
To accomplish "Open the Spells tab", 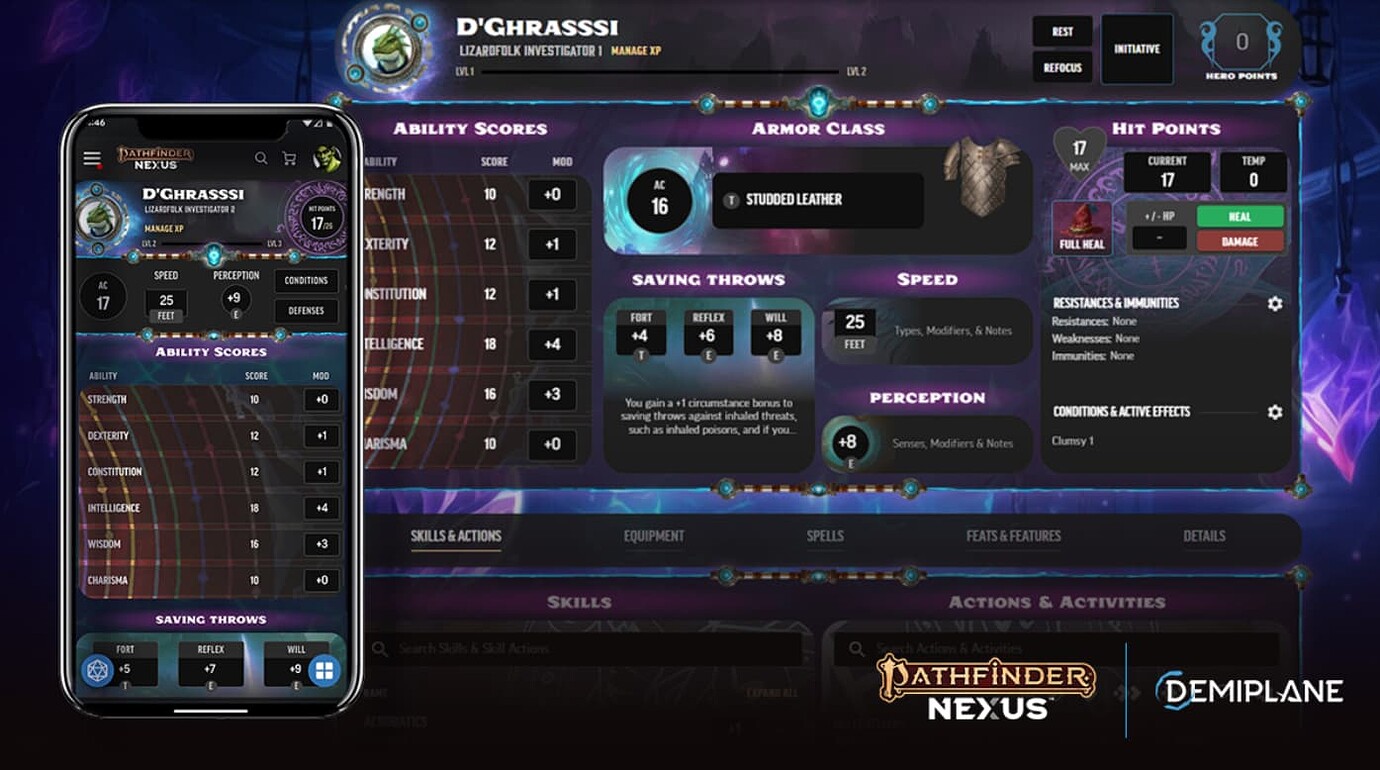I will point(825,536).
